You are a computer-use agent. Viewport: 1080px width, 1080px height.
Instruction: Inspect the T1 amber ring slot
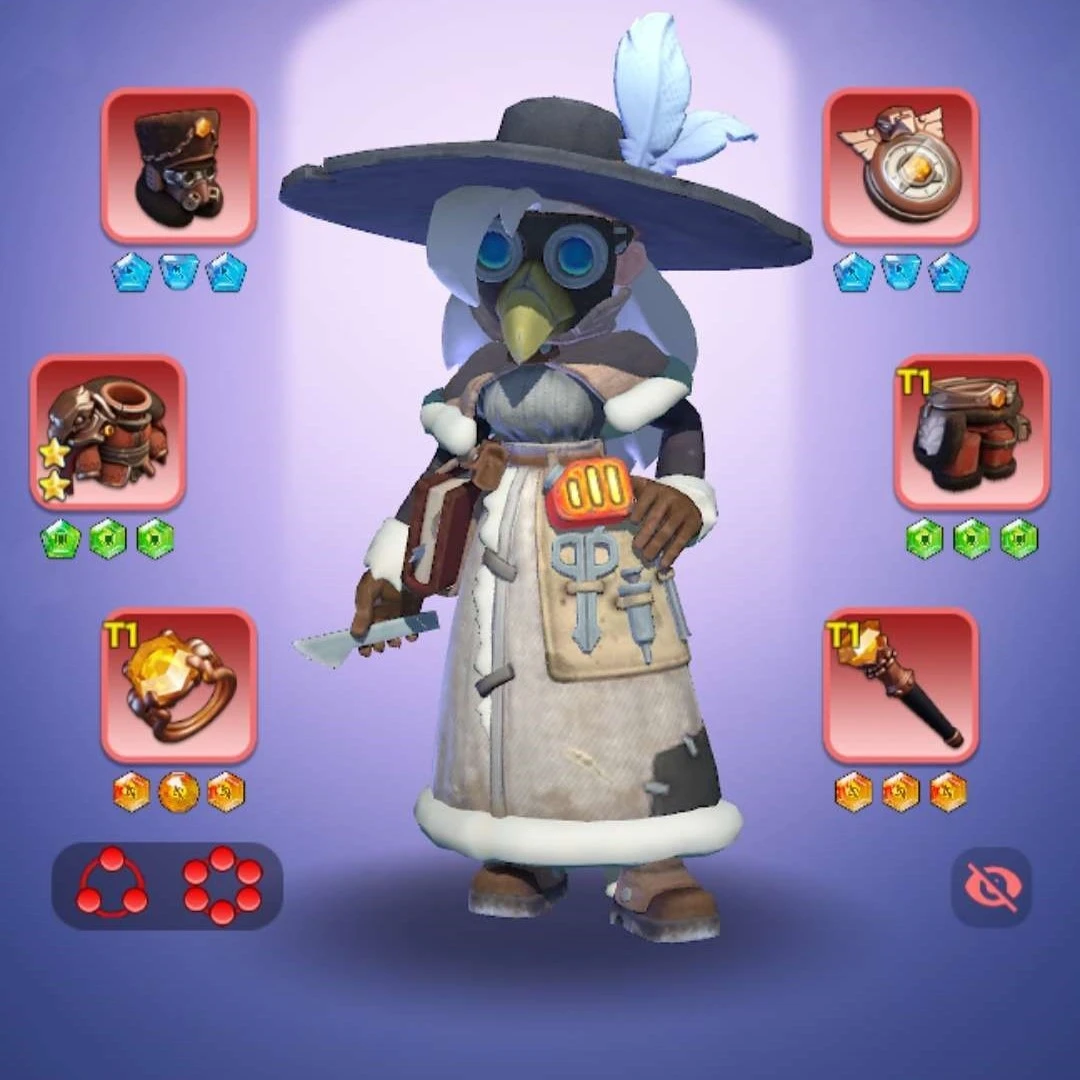click(x=179, y=686)
